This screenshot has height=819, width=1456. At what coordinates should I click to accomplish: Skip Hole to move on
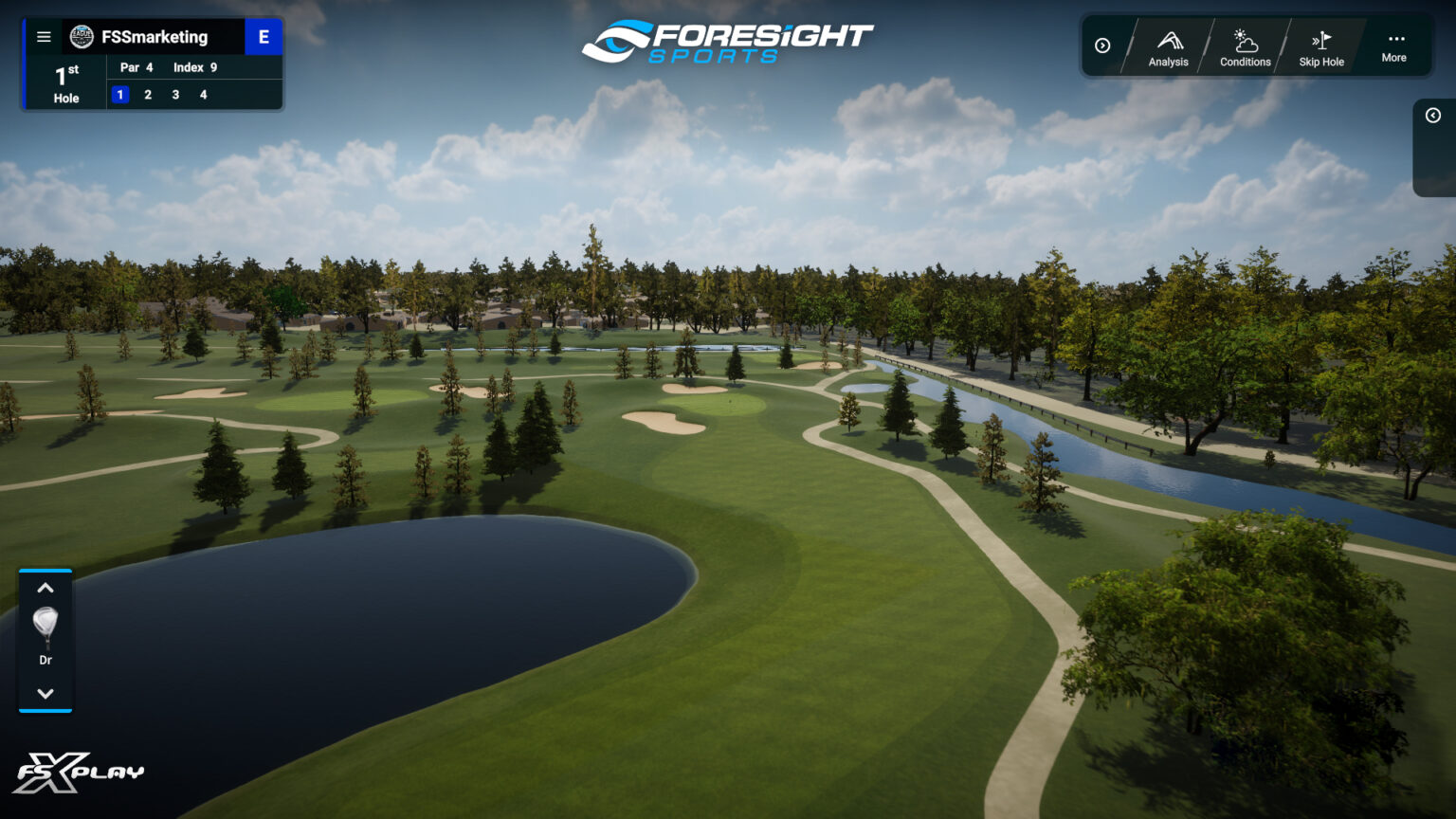coord(1321,47)
